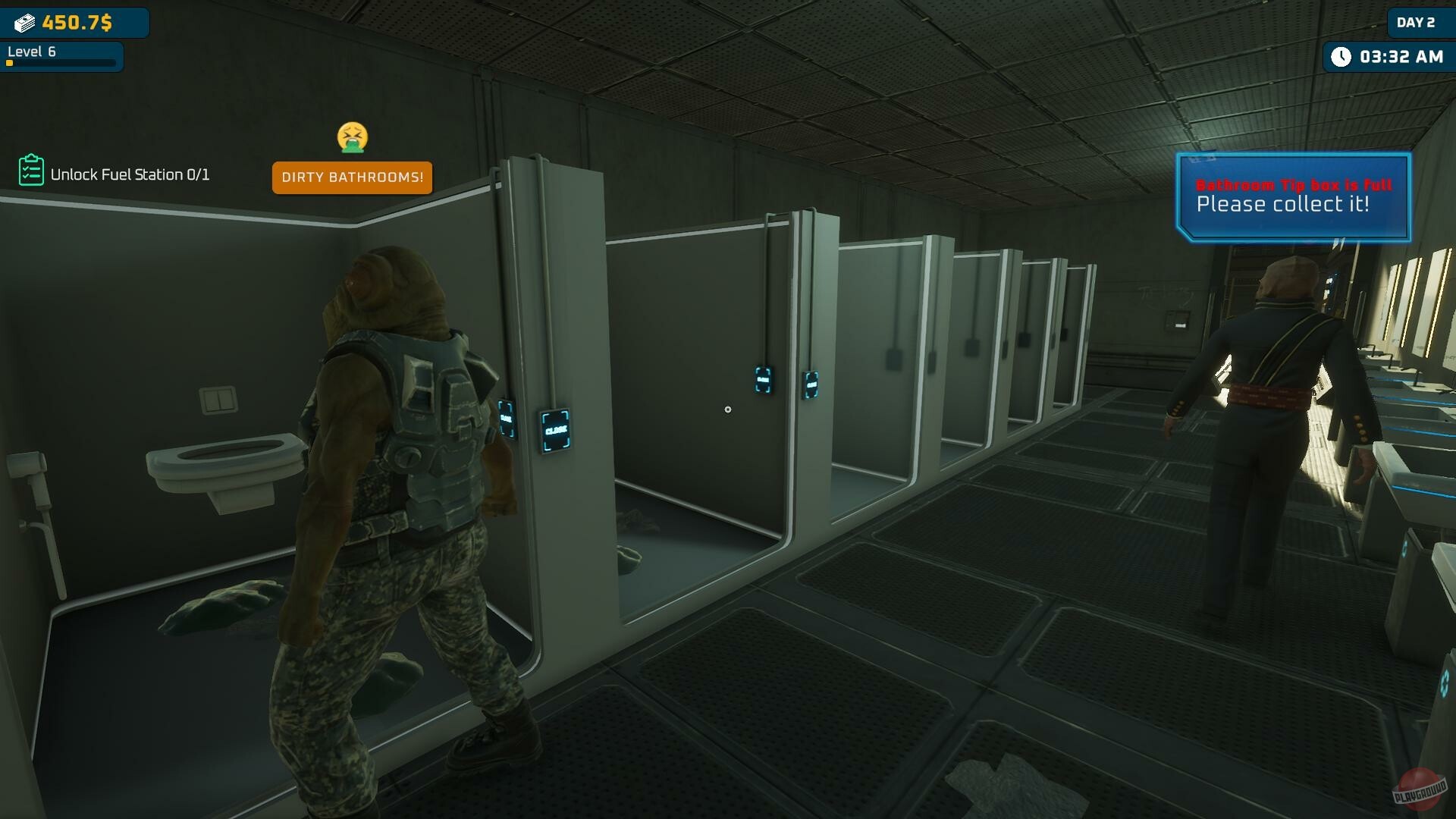Click the DIRTY BATHROOMS! warning label
This screenshot has height=819, width=1456.
click(352, 177)
